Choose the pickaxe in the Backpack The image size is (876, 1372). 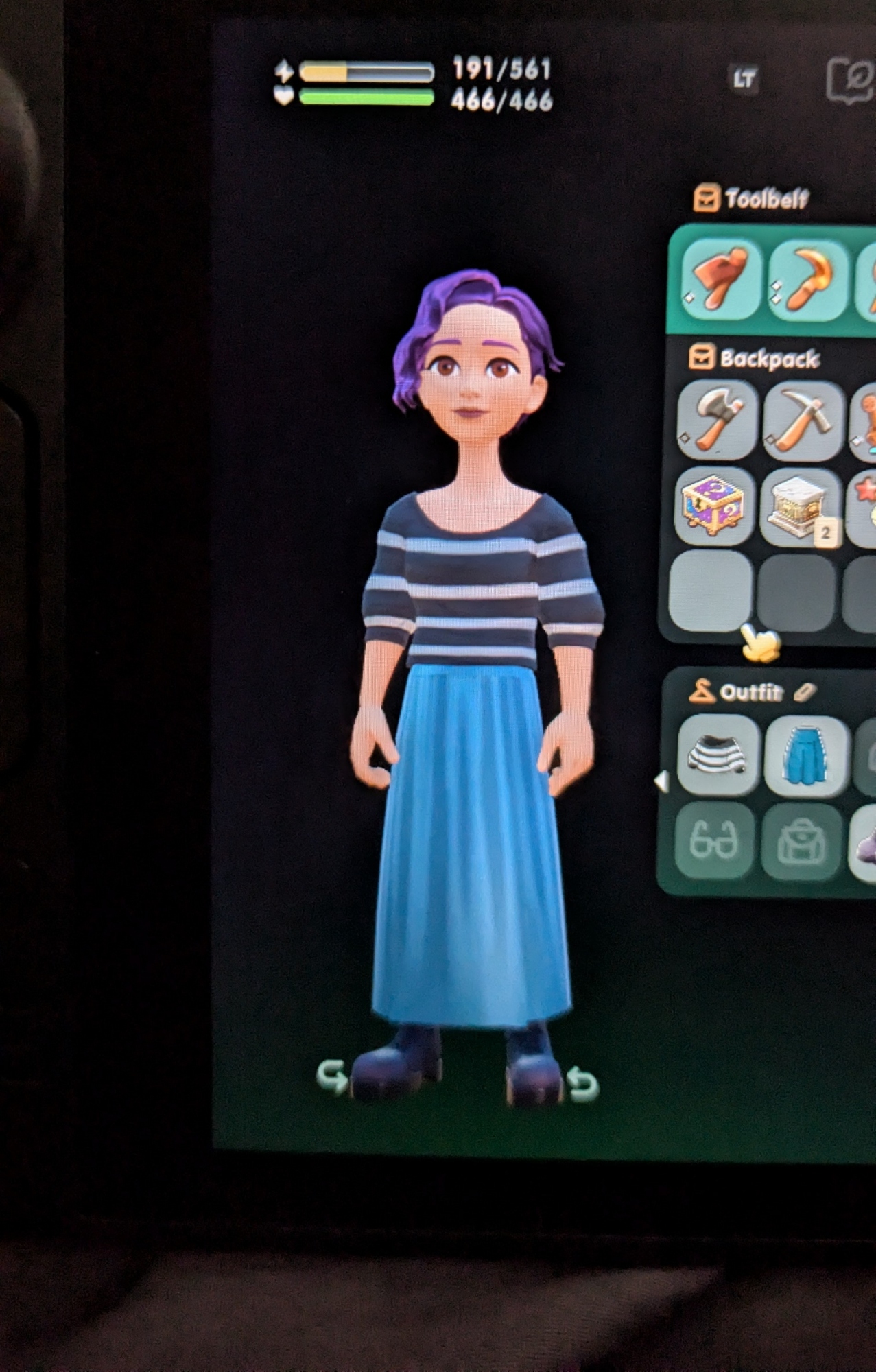tap(803, 420)
